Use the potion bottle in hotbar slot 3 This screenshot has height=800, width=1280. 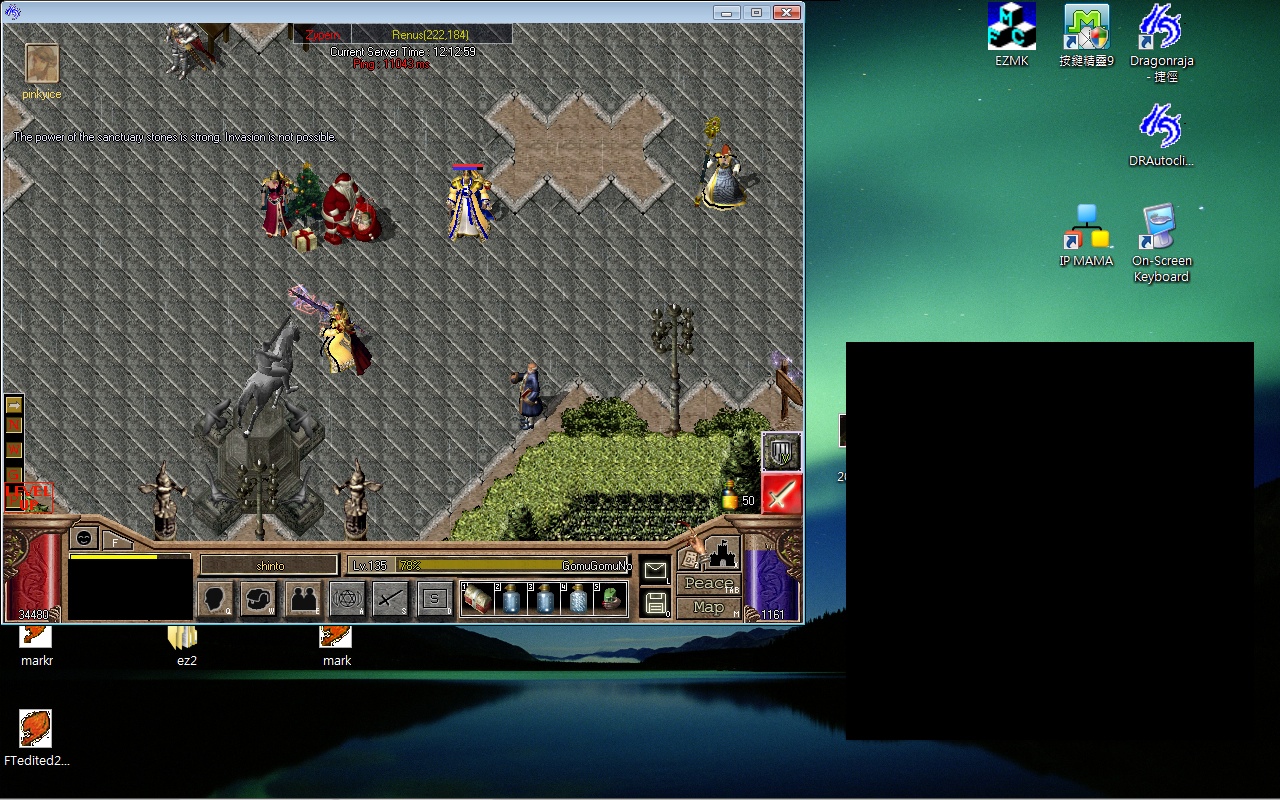[x=544, y=599]
